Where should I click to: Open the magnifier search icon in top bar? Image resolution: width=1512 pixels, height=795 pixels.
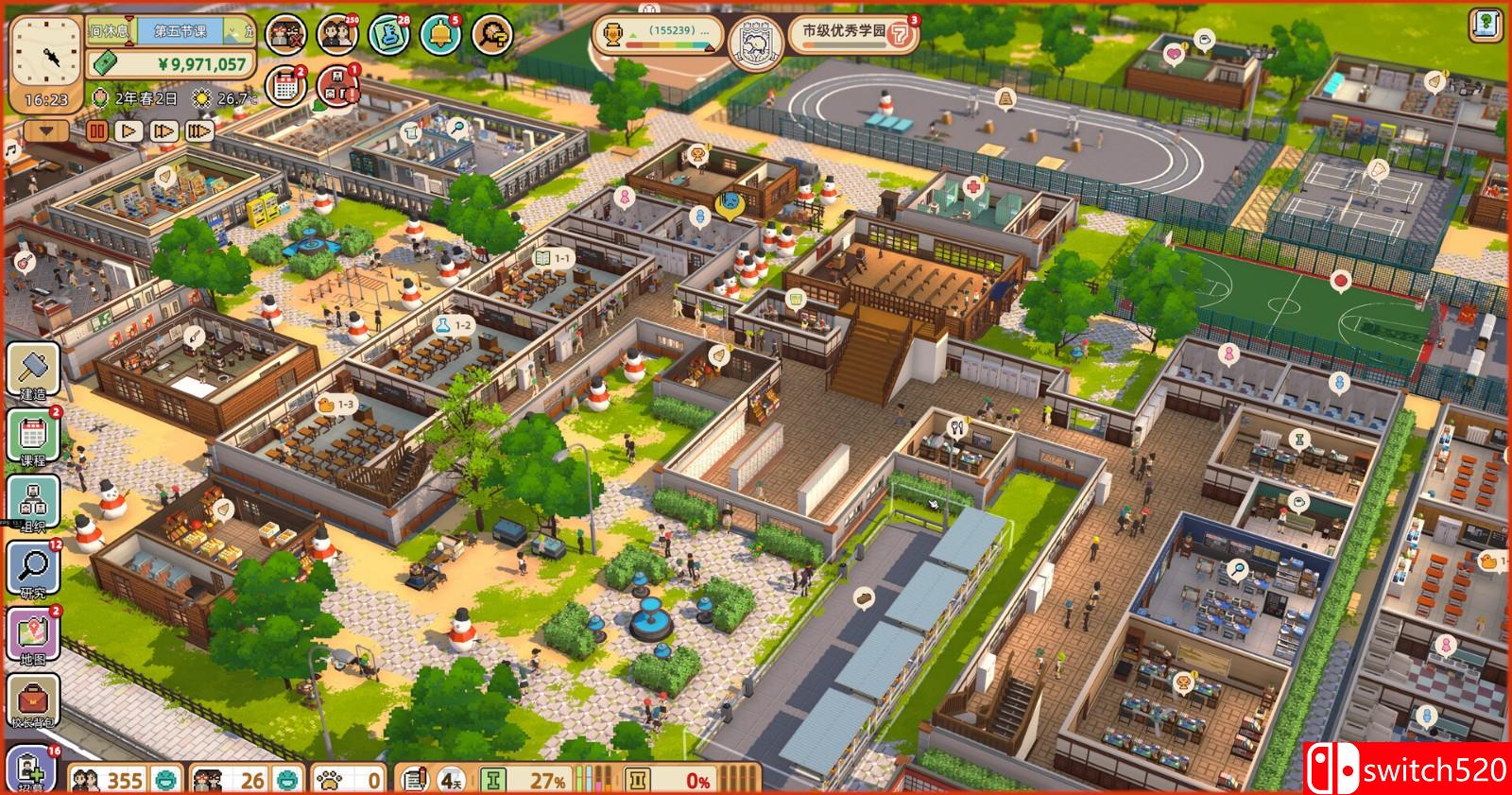pyautogui.click(x=491, y=36)
